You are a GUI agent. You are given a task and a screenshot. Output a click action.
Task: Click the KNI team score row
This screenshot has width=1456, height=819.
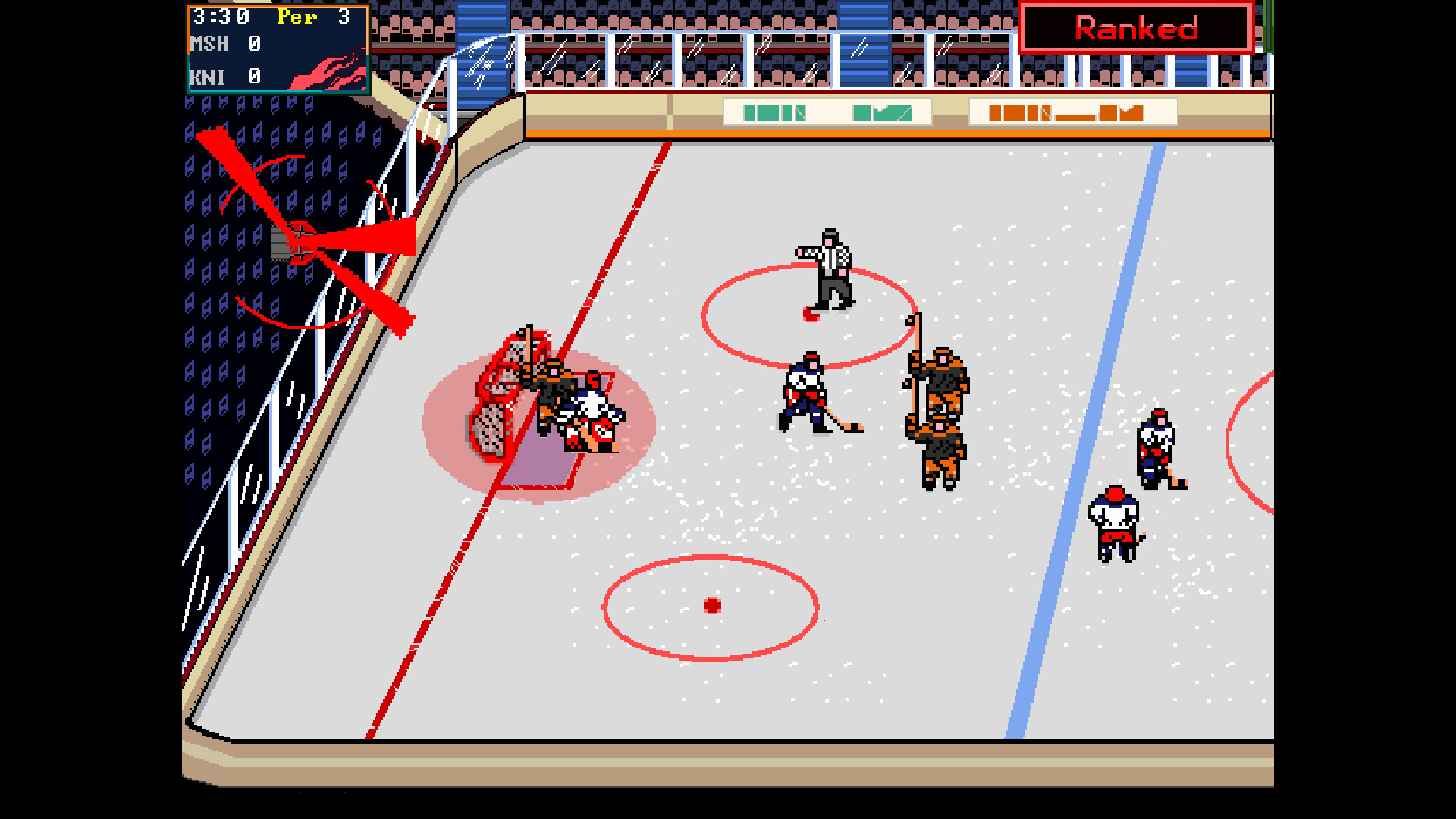(x=224, y=77)
